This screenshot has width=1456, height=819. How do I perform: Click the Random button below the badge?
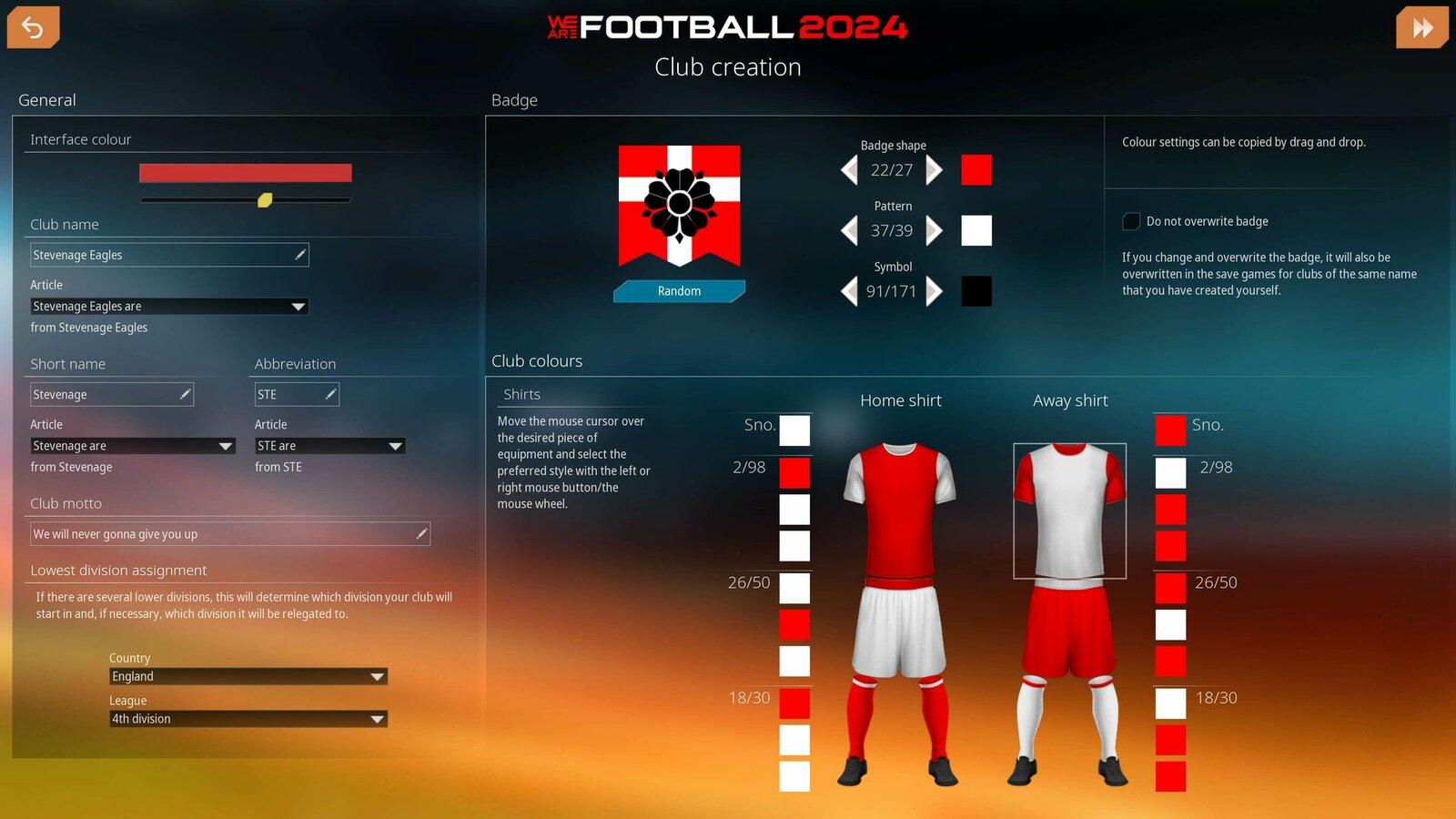(679, 290)
